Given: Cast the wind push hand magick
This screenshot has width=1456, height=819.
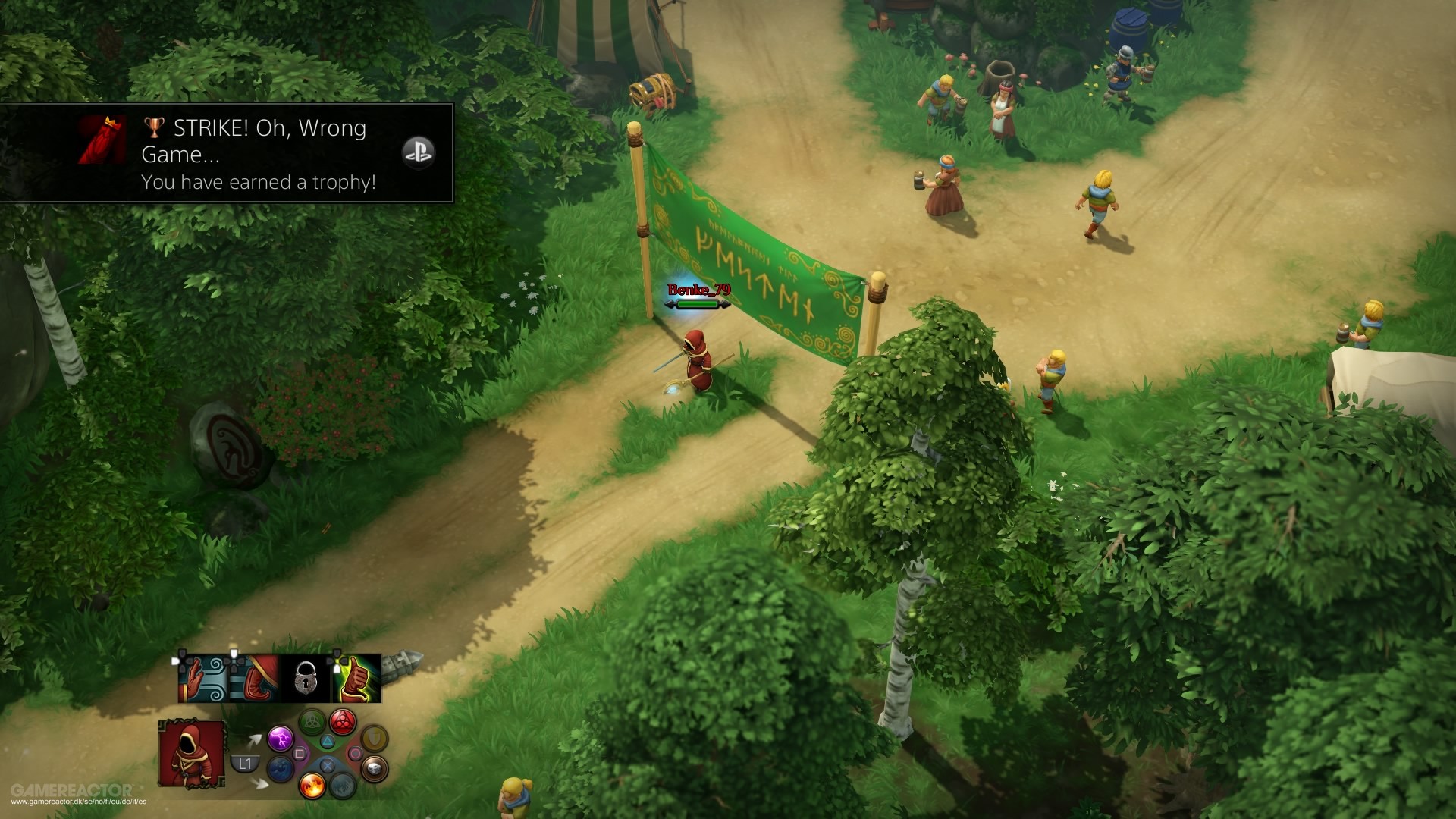Looking at the screenshot, I should (203, 679).
